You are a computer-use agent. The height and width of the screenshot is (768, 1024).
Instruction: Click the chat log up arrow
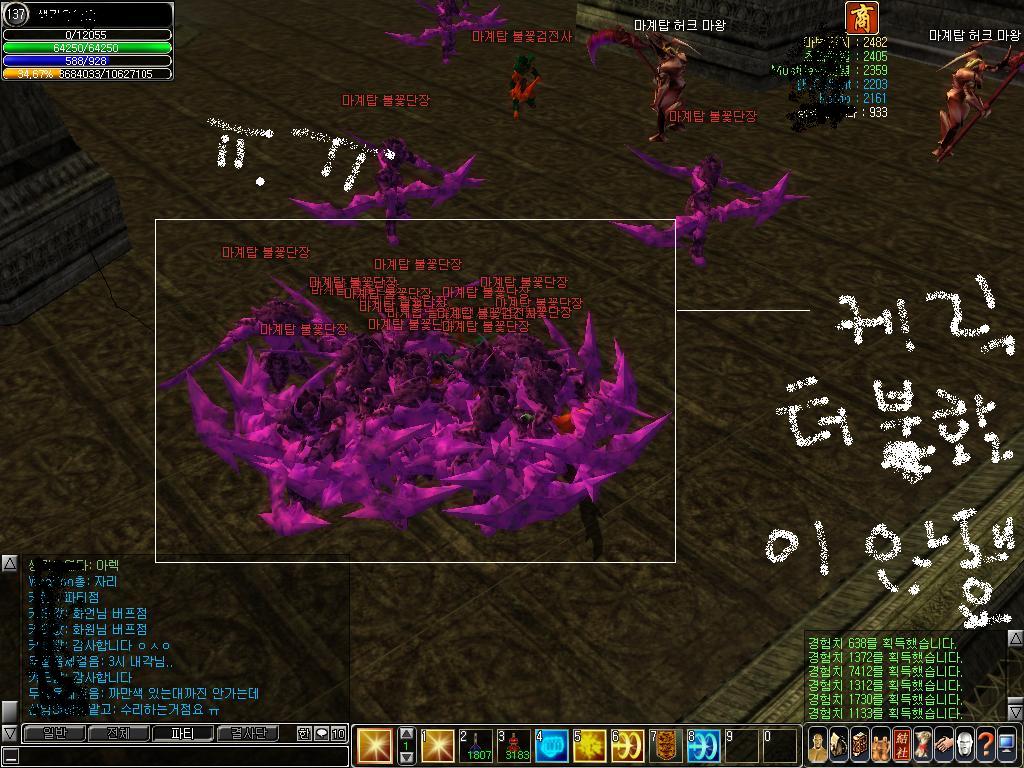pos(9,564)
